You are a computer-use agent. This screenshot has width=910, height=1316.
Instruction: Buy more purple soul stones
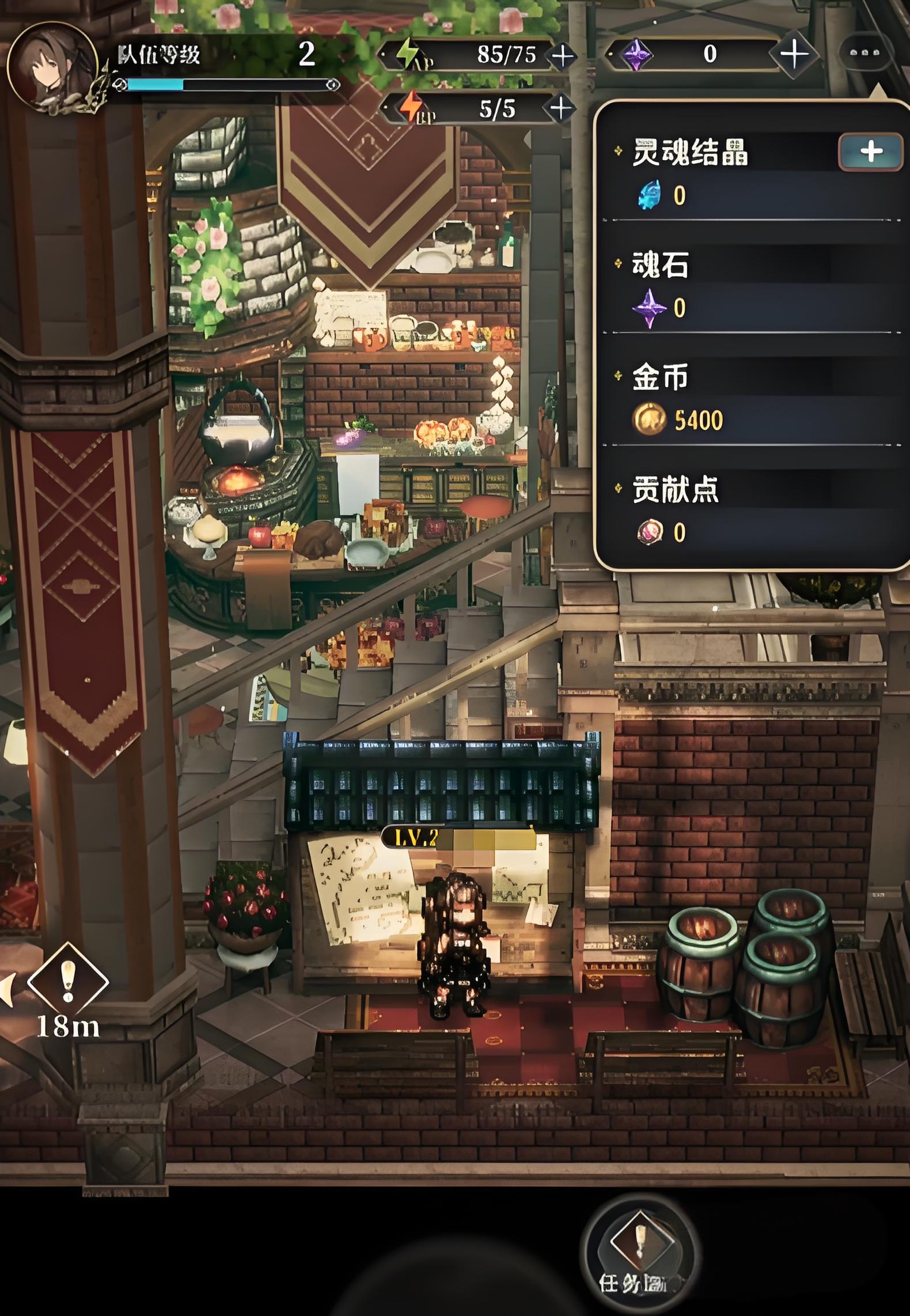point(794,54)
